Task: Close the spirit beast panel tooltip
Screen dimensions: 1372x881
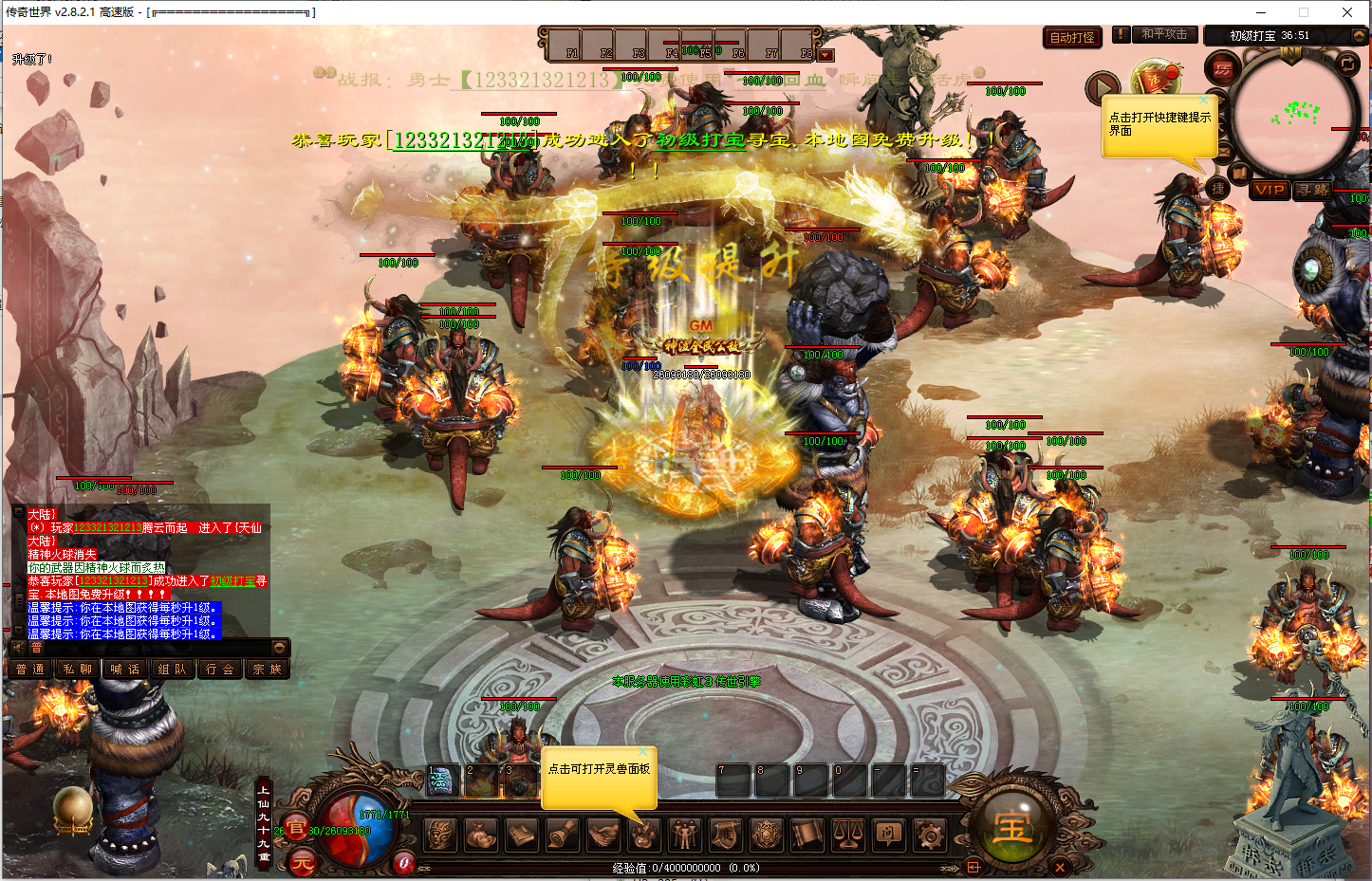Action: coord(643,752)
